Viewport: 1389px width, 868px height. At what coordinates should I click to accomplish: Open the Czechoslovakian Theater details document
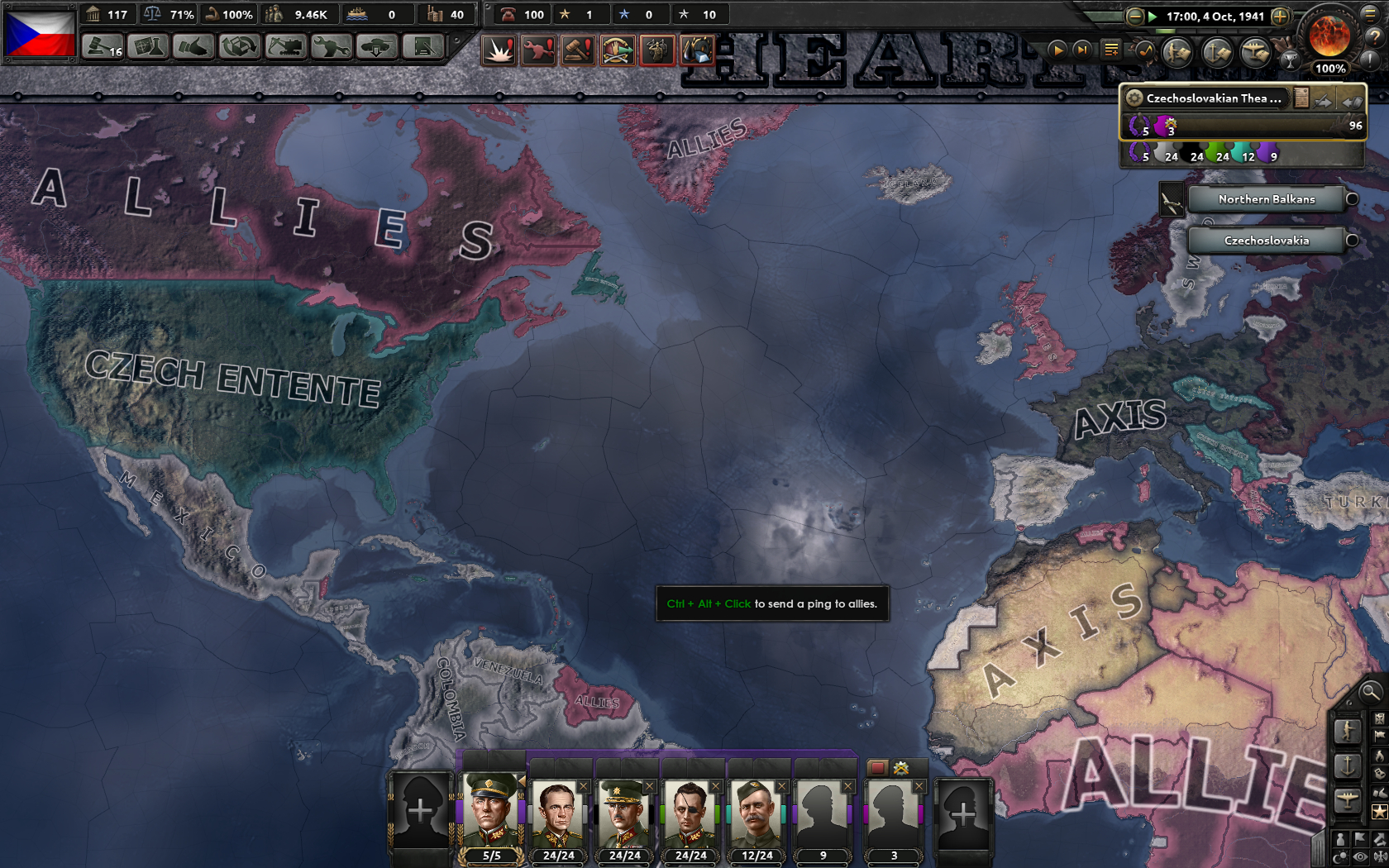[1300, 98]
